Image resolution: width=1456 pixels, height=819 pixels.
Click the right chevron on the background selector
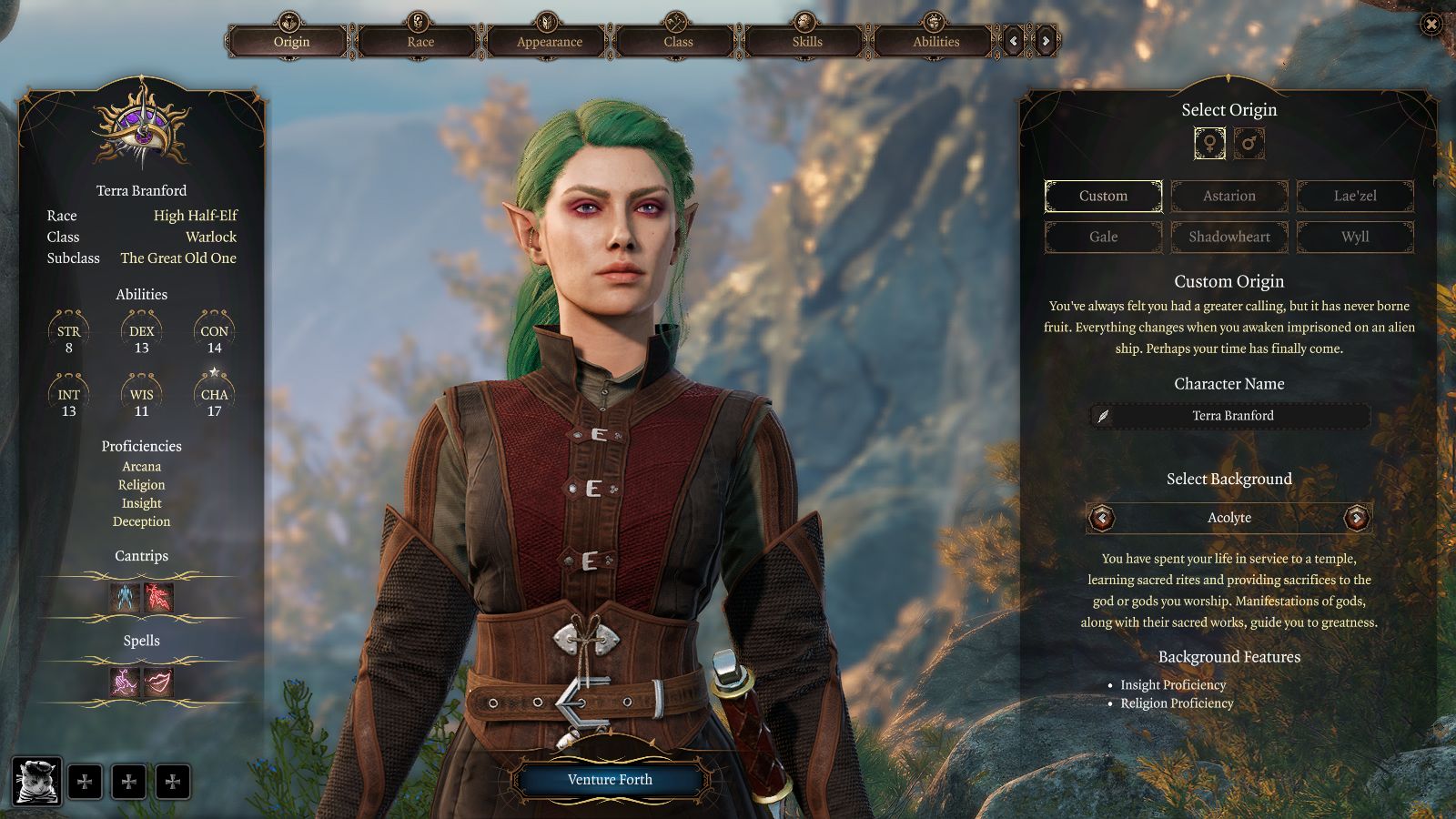click(x=1358, y=517)
